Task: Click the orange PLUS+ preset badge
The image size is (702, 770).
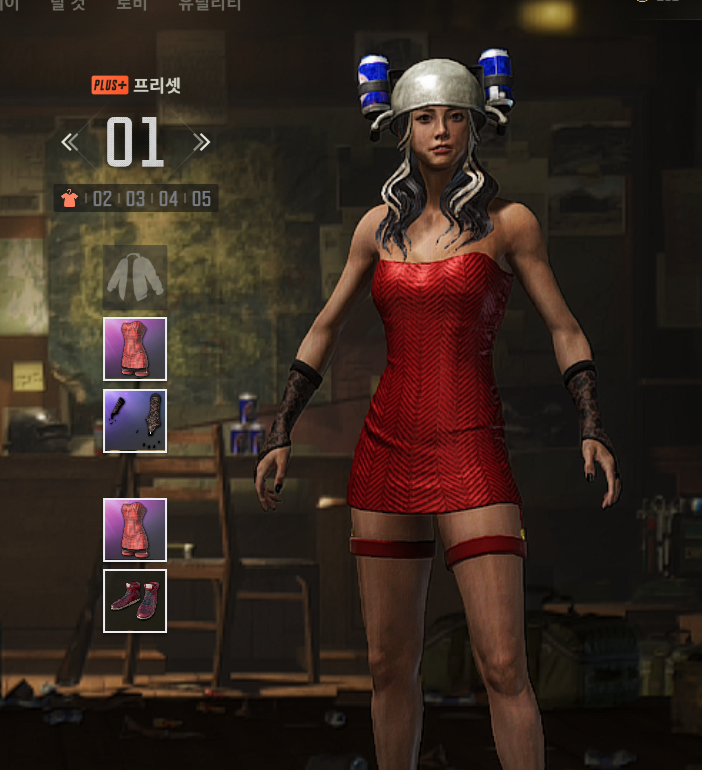Action: (x=110, y=85)
